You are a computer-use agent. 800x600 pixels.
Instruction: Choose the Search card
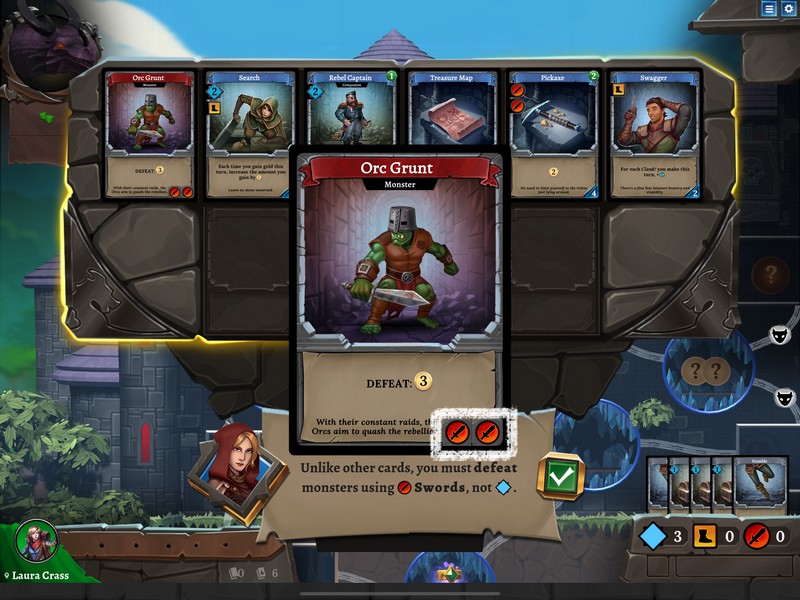point(251,134)
